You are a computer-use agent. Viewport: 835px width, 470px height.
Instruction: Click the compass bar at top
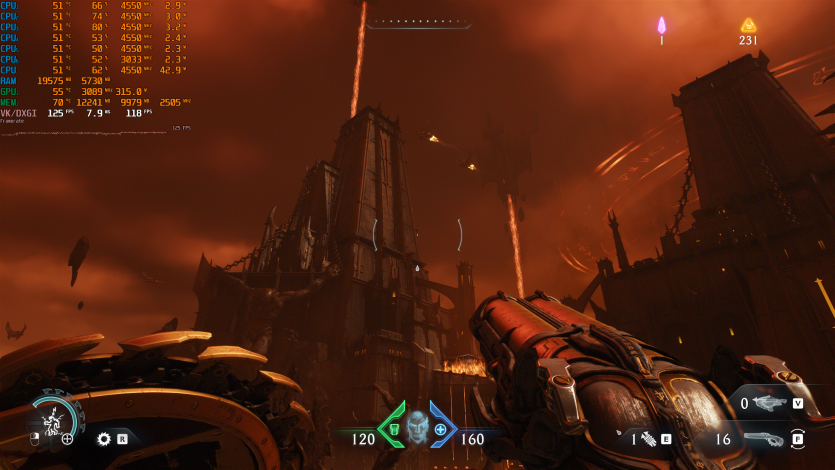pos(418,22)
